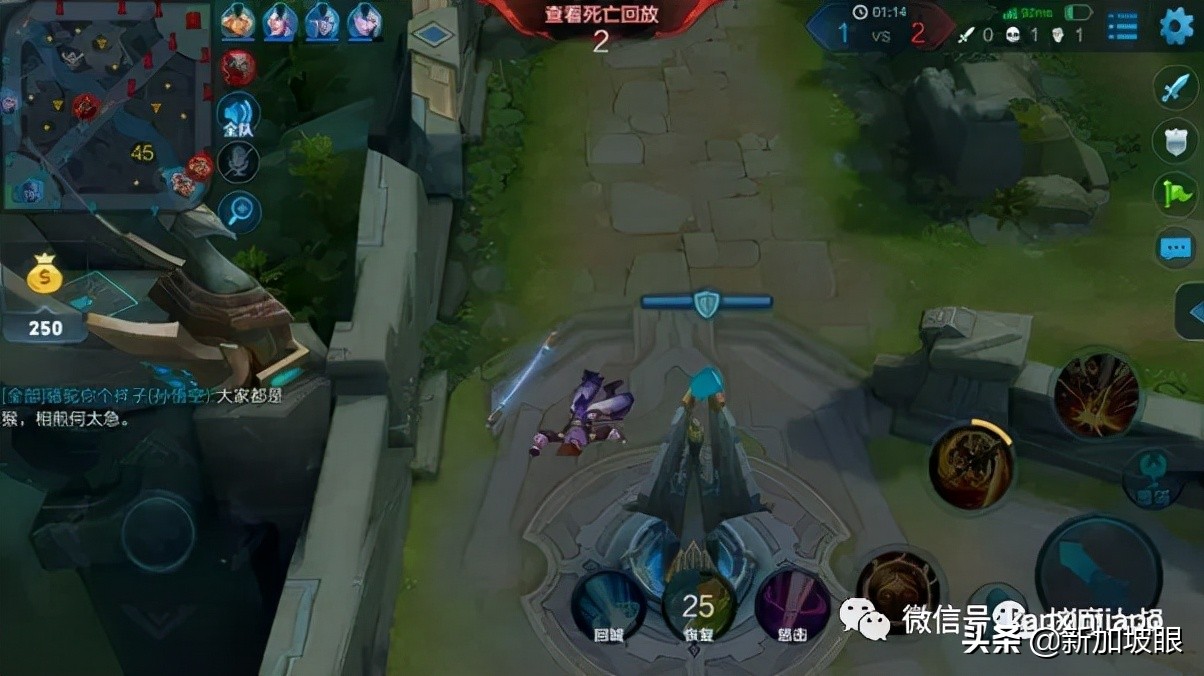Activate the fiery explosion ultimate skill

click(x=1095, y=394)
